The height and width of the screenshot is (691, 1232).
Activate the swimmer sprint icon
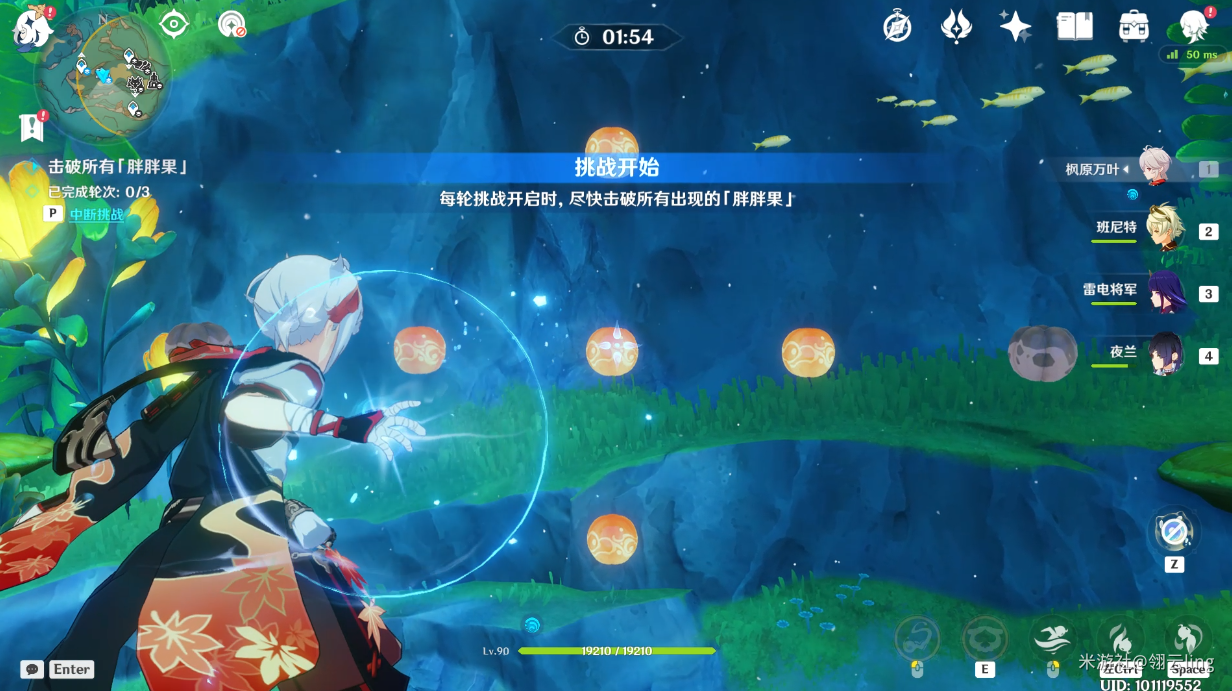[1052, 637]
